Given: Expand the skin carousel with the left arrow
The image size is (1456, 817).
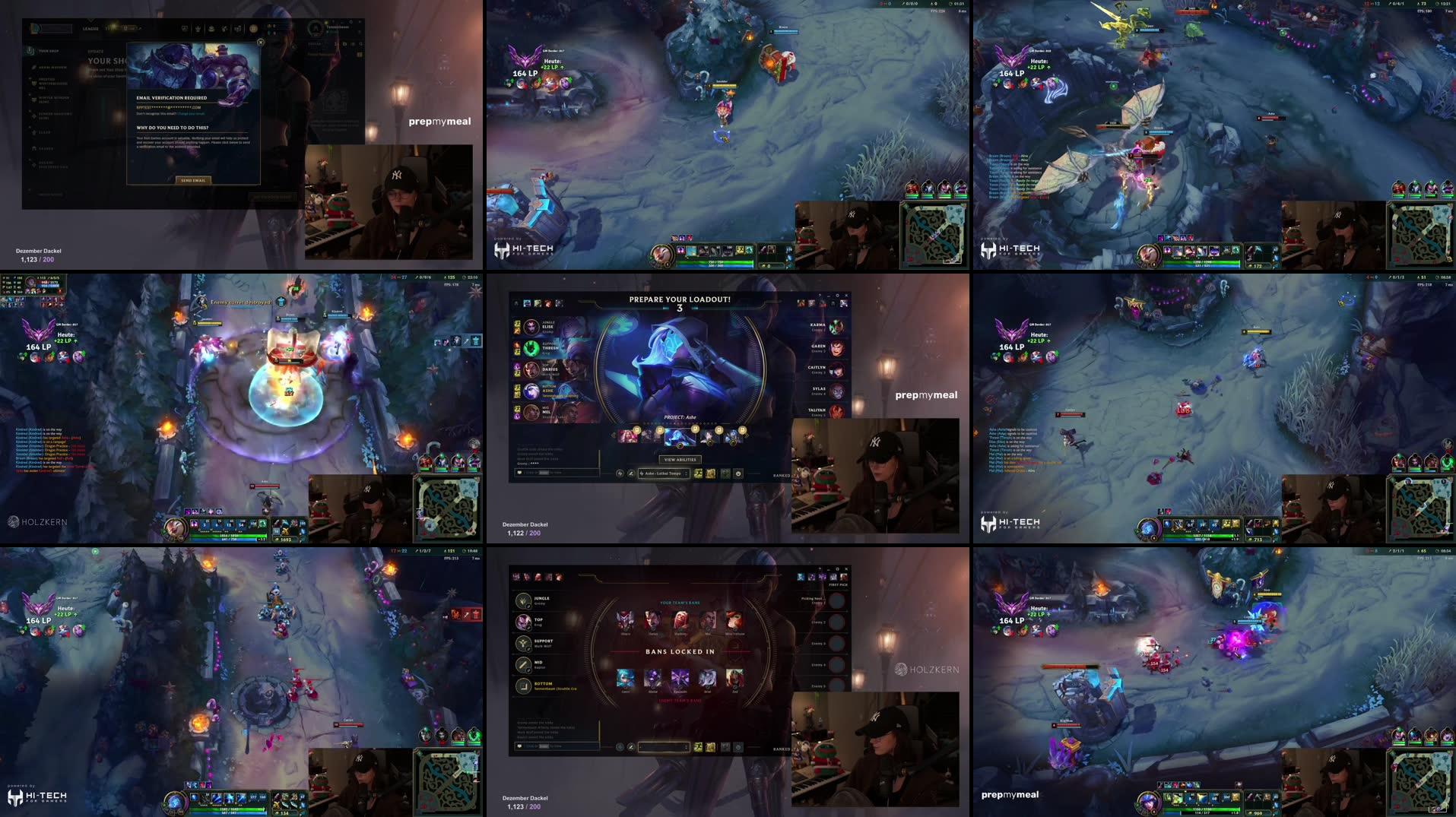Looking at the screenshot, I should tap(613, 435).
